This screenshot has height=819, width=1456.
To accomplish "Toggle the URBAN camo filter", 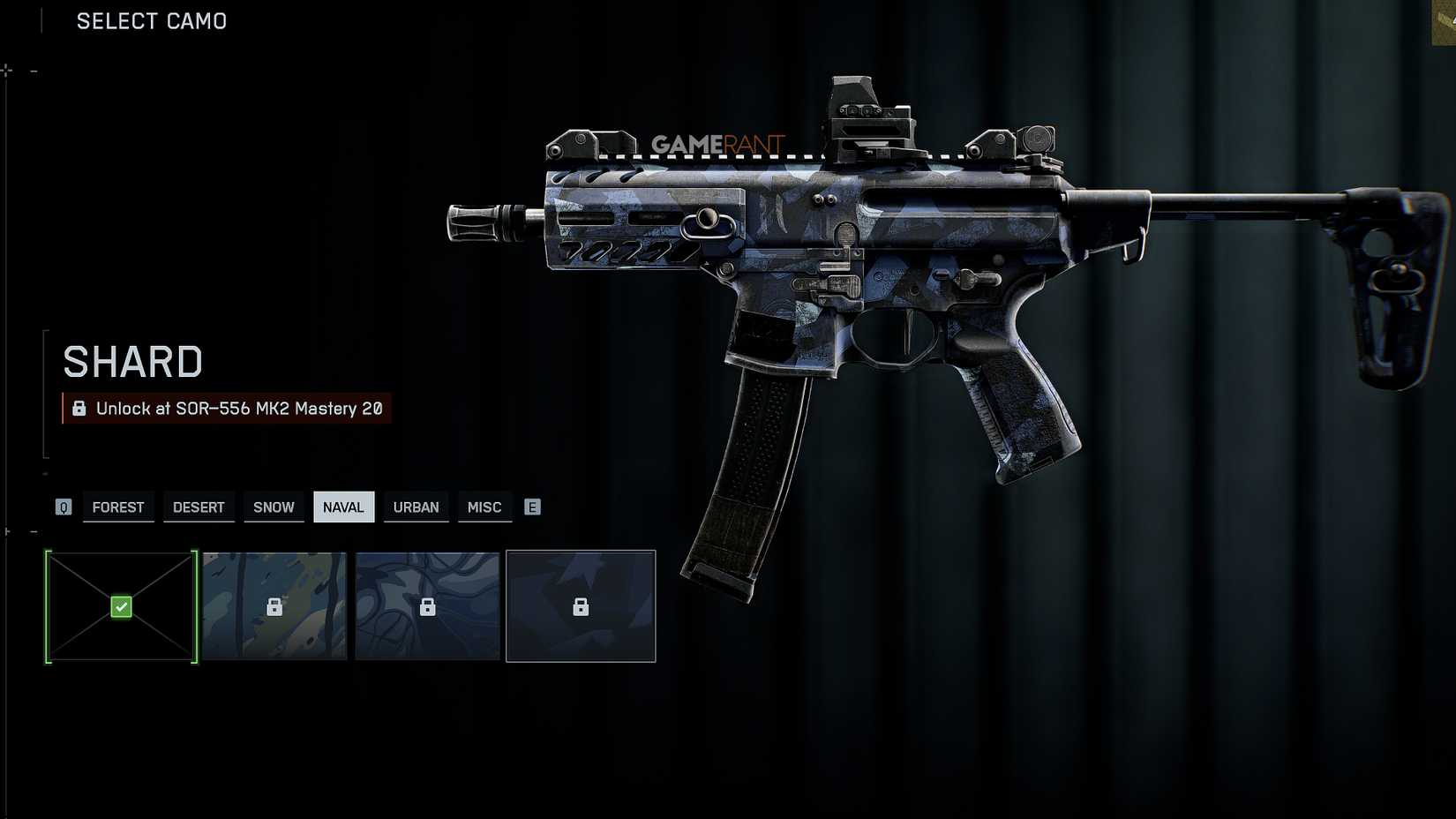I will pyautogui.click(x=416, y=507).
